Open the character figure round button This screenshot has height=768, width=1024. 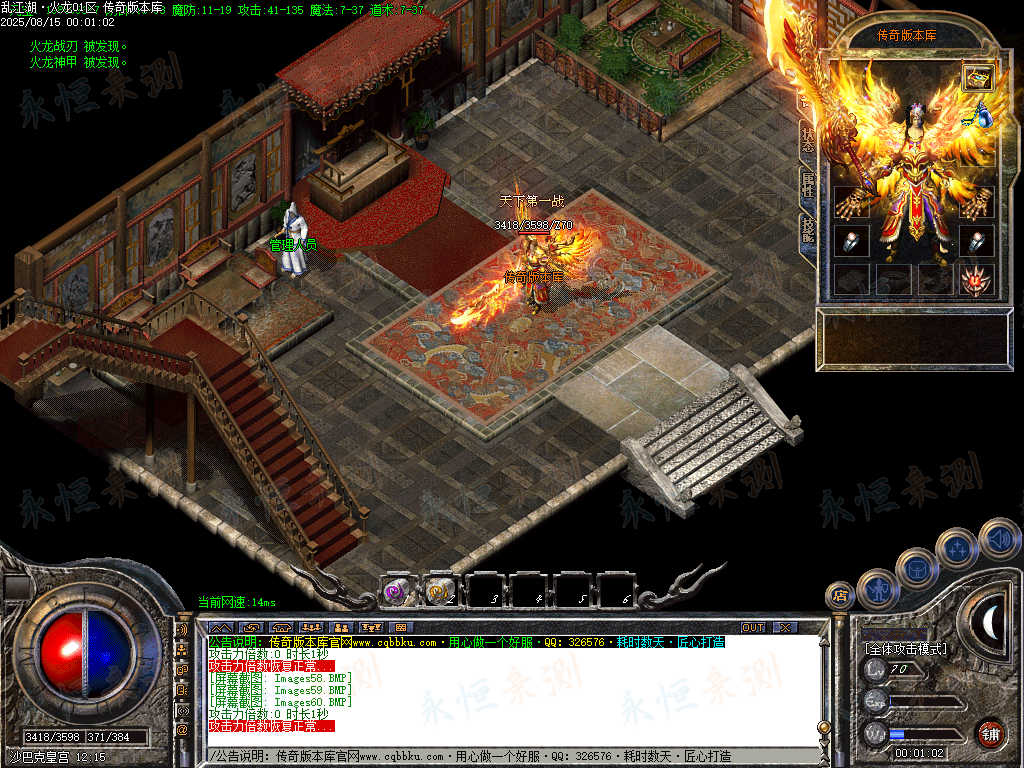click(877, 588)
